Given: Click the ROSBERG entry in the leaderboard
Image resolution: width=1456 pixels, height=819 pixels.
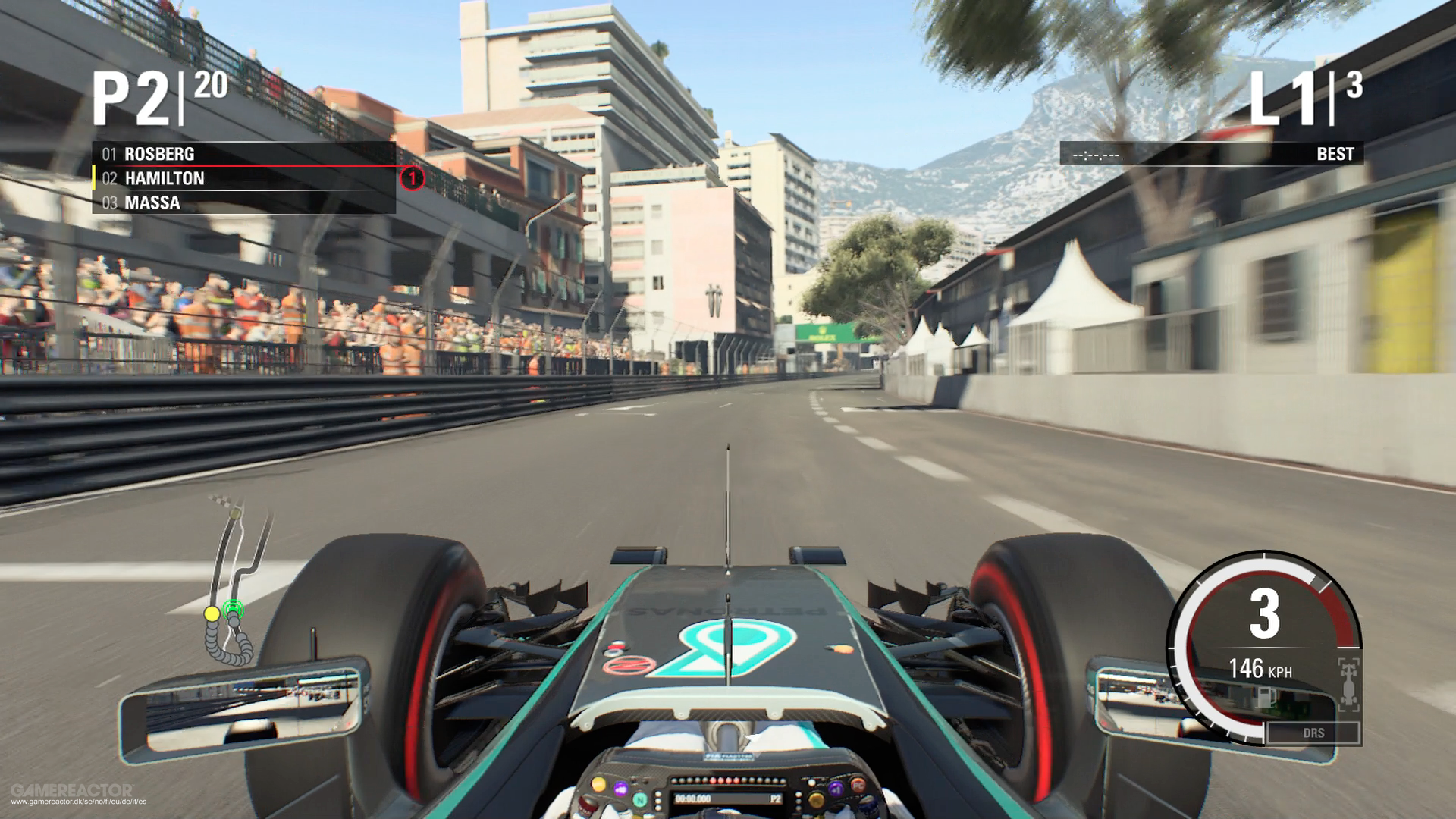Looking at the screenshot, I should (x=161, y=154).
